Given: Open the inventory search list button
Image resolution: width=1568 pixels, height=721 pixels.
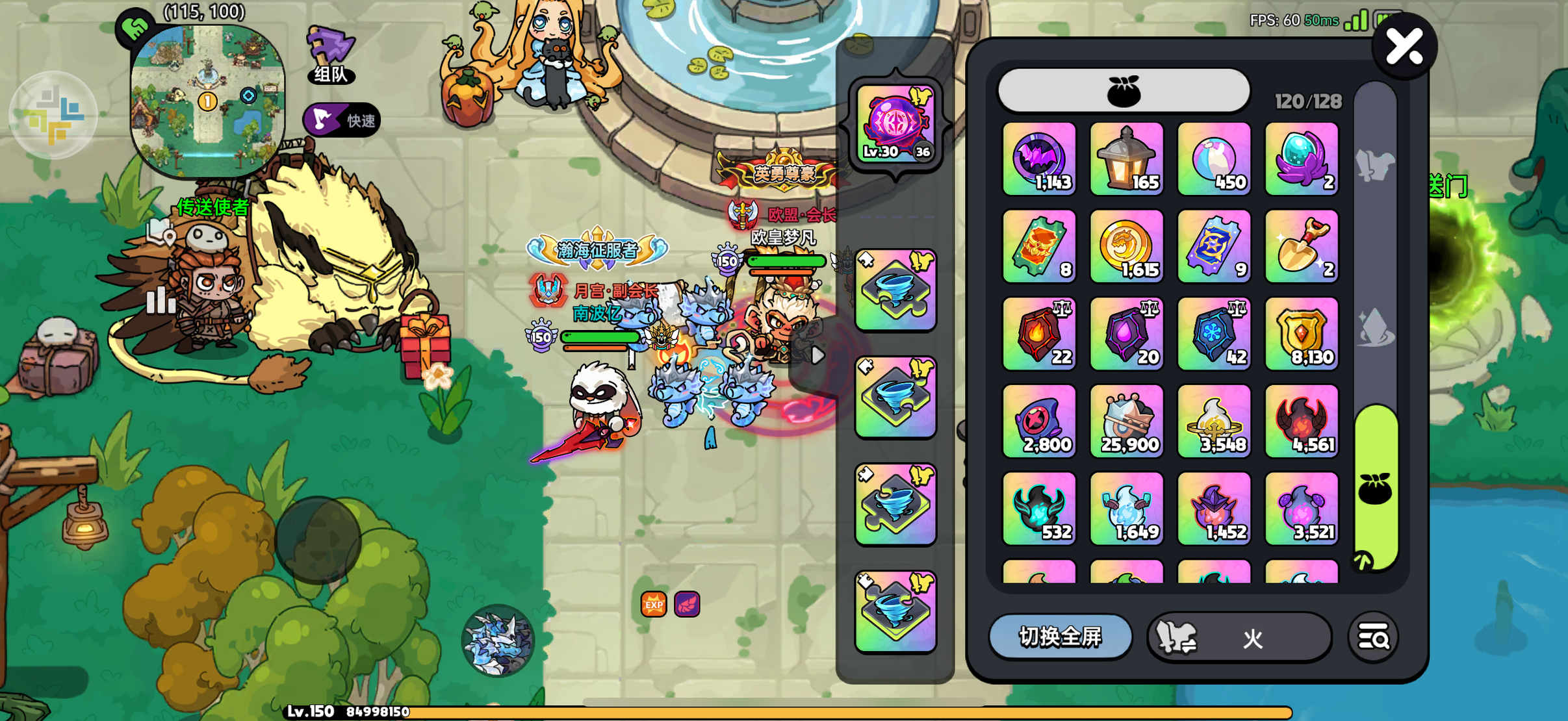Looking at the screenshot, I should tap(1373, 638).
